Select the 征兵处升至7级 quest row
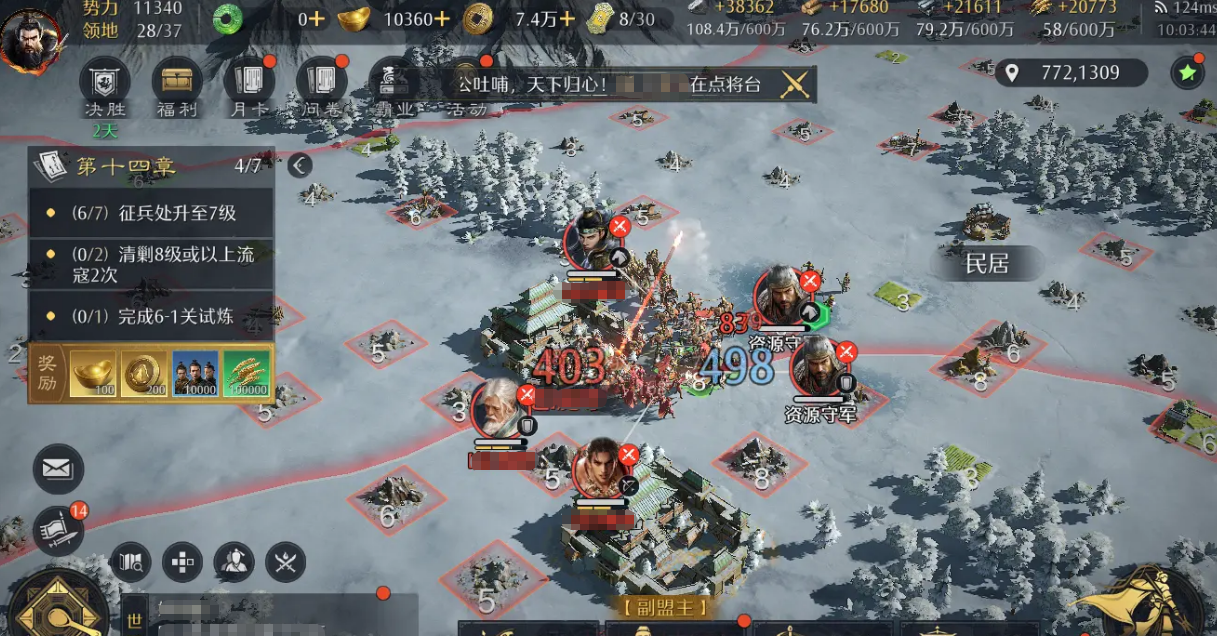Viewport: 1217px width, 636px height. 152,213
